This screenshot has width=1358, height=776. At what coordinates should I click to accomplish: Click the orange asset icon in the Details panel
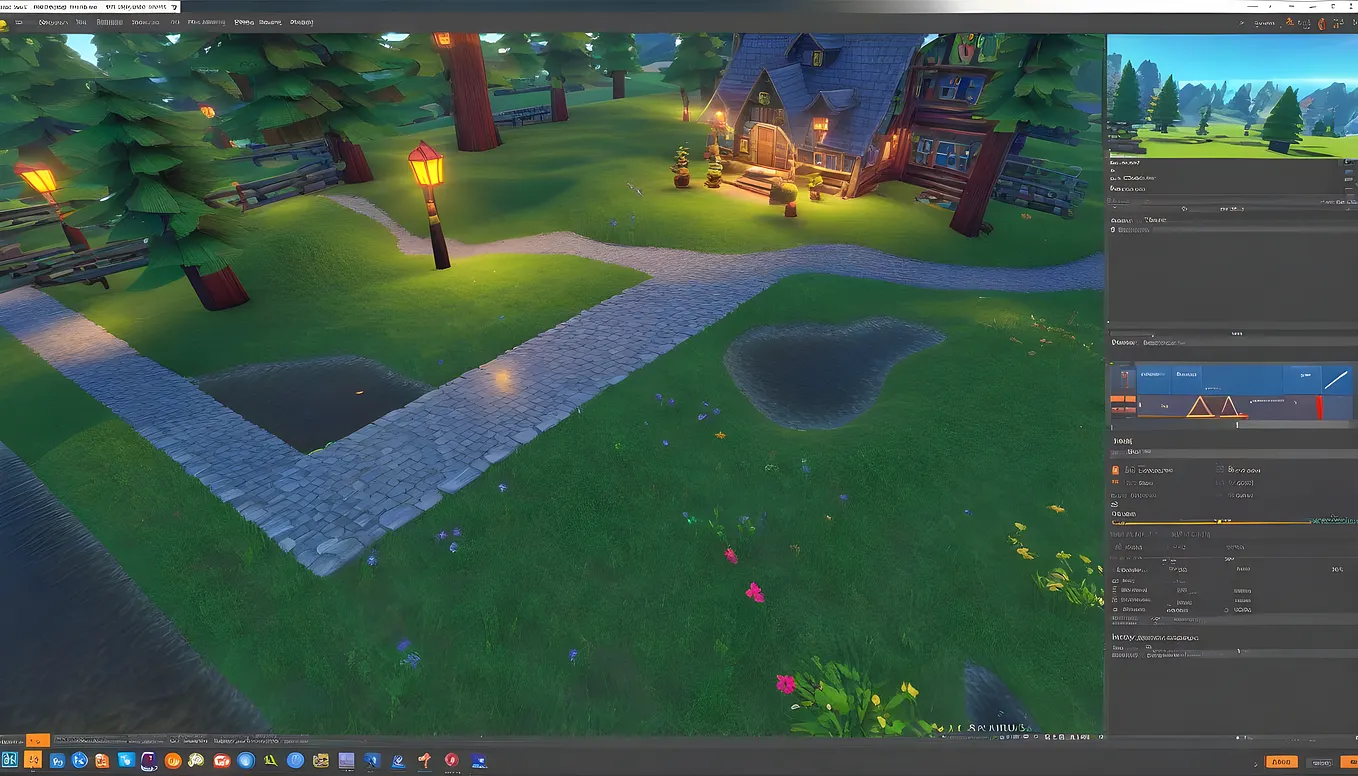(x=1115, y=470)
